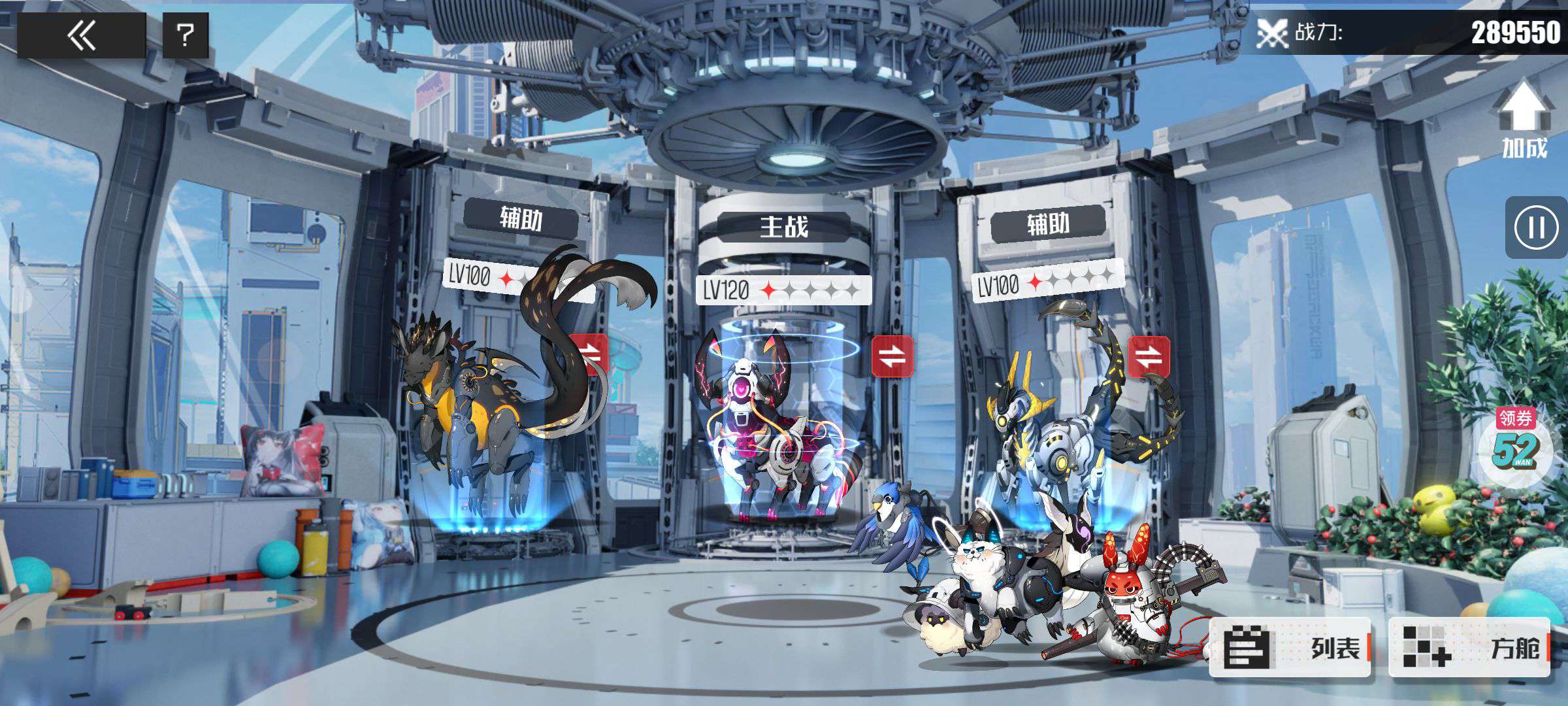Screen dimensions: 1568x706
Task: Open the question mark help button
Action: coord(186,35)
